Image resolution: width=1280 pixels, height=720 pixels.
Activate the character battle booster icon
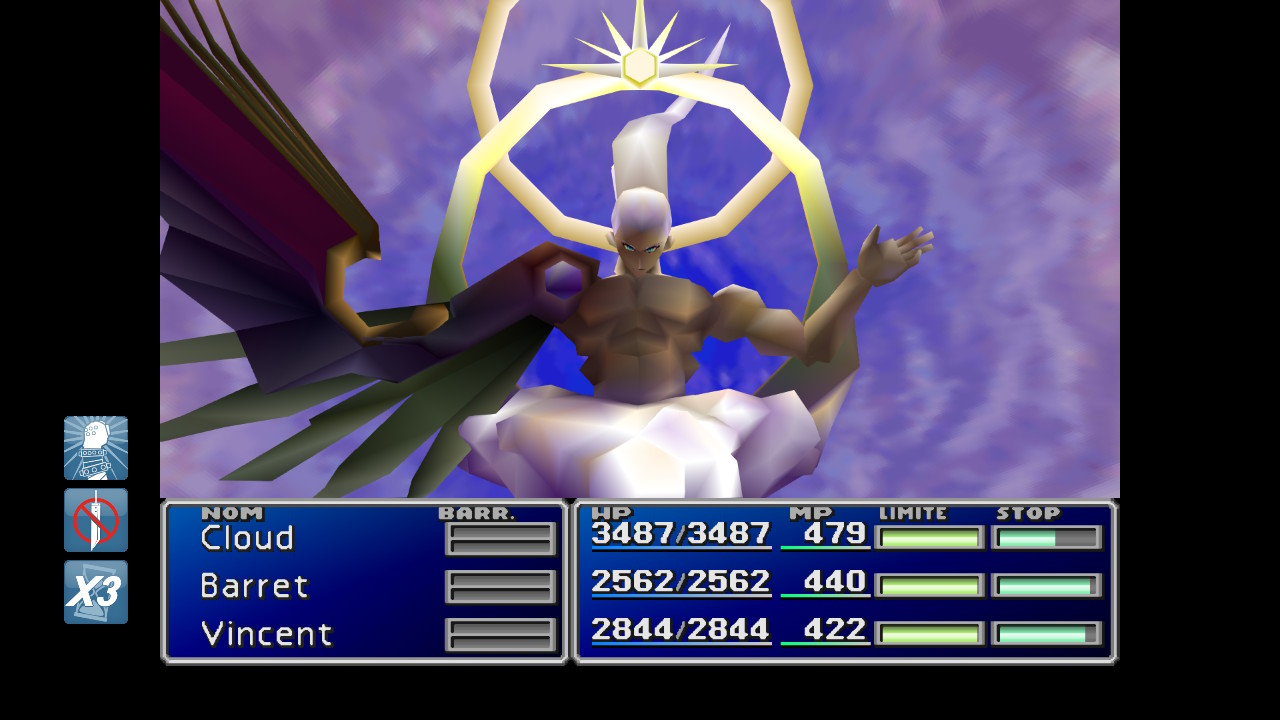pos(96,448)
